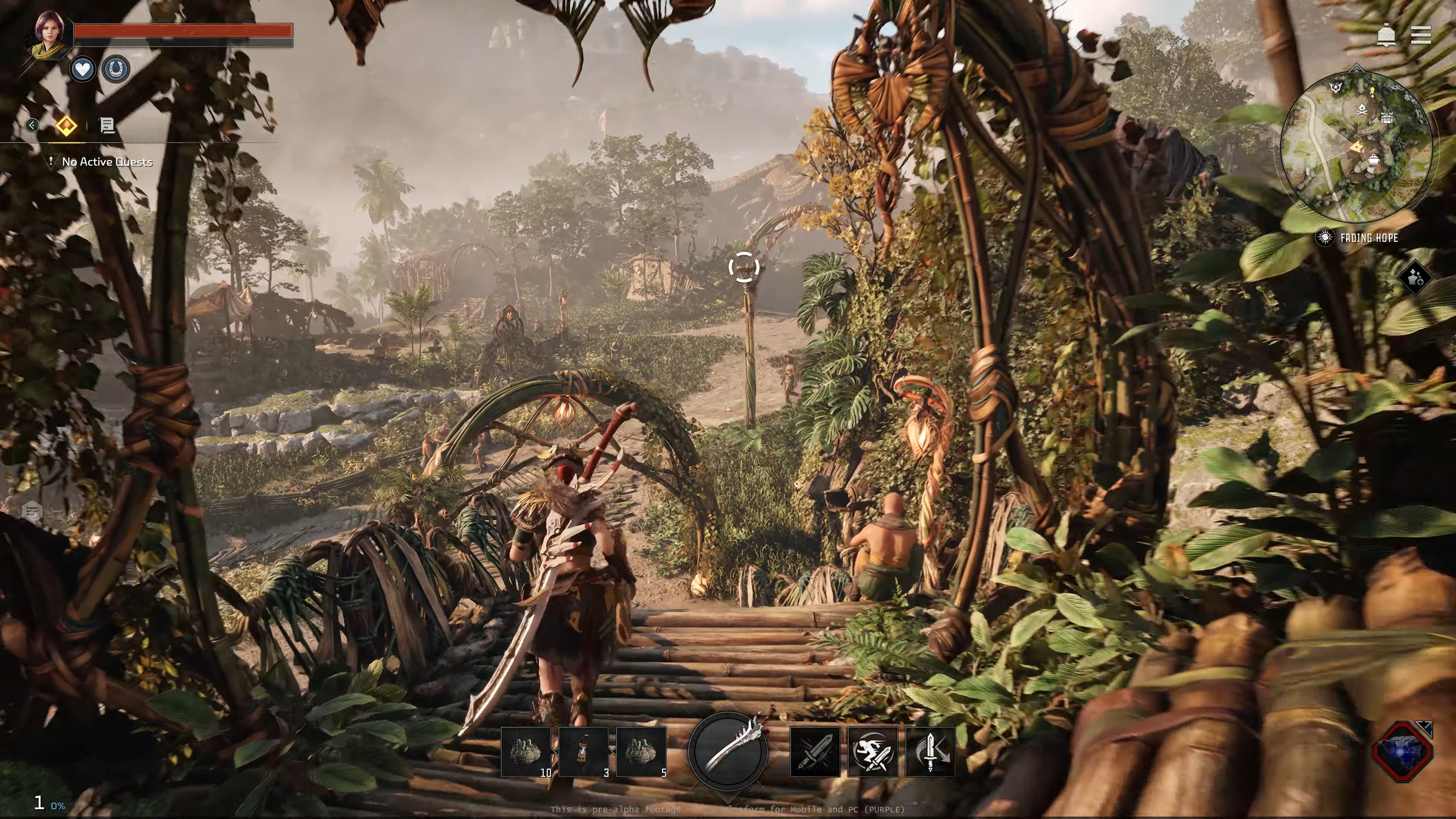Viewport: 1456px width, 819px height.
Task: Switch to the scroll document tab
Action: [107, 125]
